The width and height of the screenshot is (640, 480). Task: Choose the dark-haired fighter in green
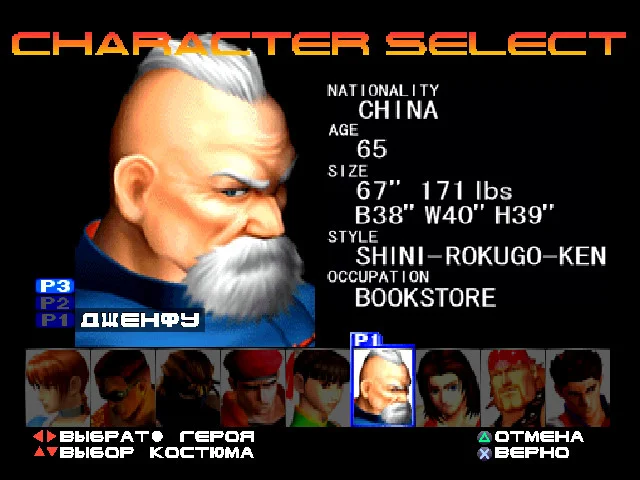[317, 387]
